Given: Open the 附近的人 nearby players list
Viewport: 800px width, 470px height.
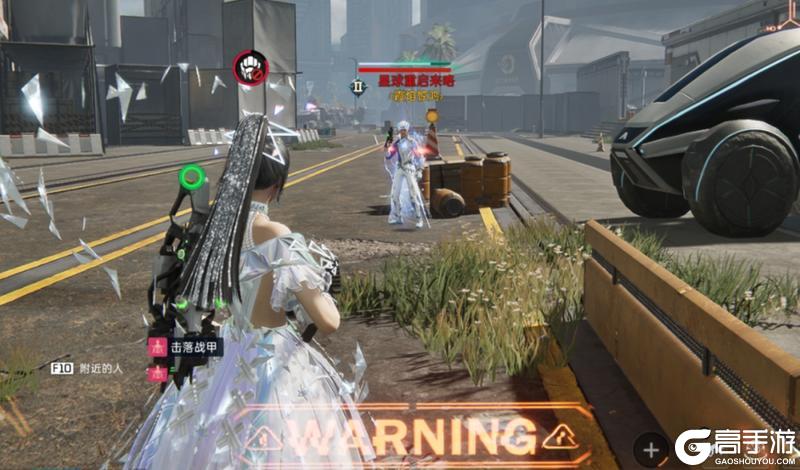Looking at the screenshot, I should 100,368.
